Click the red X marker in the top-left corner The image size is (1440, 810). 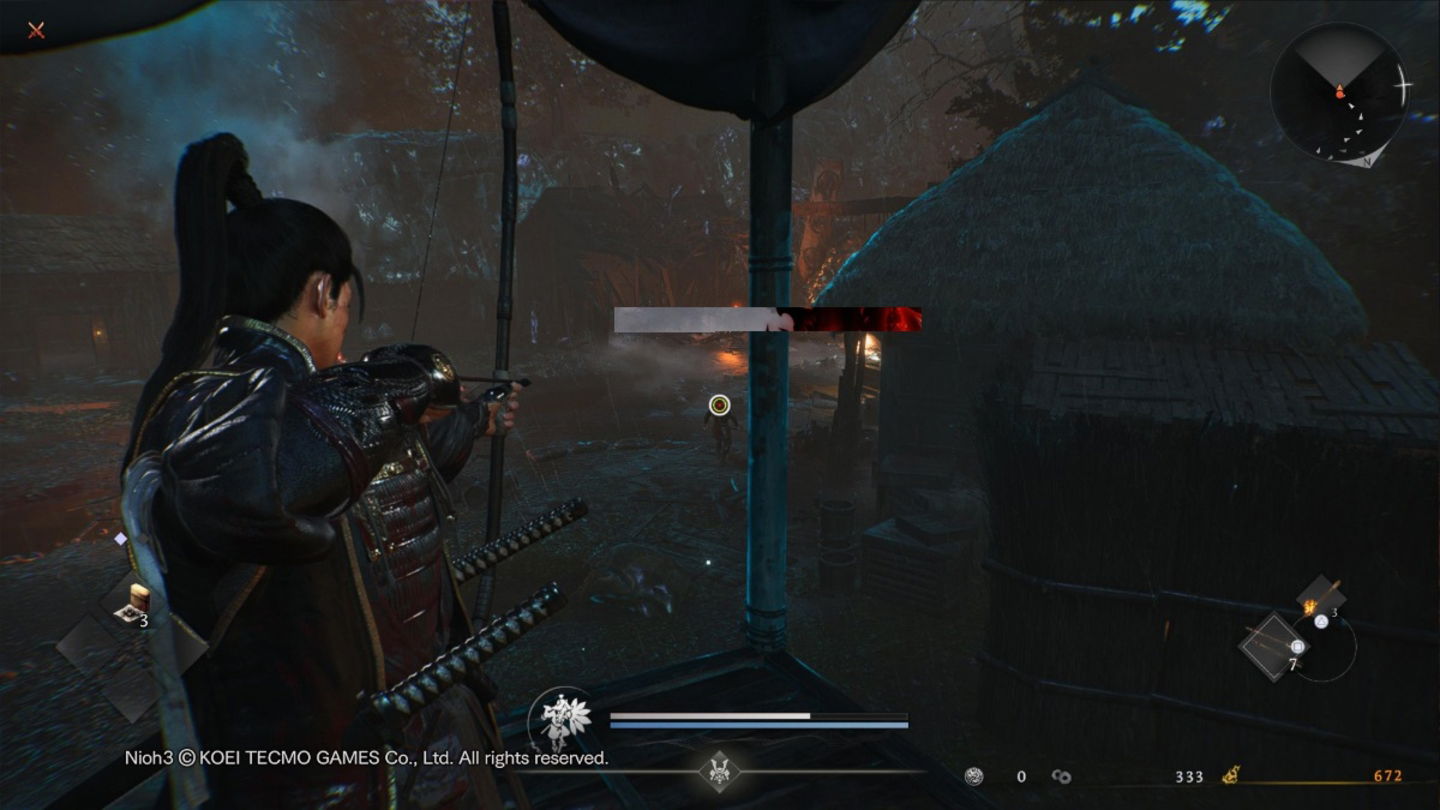pos(35,30)
